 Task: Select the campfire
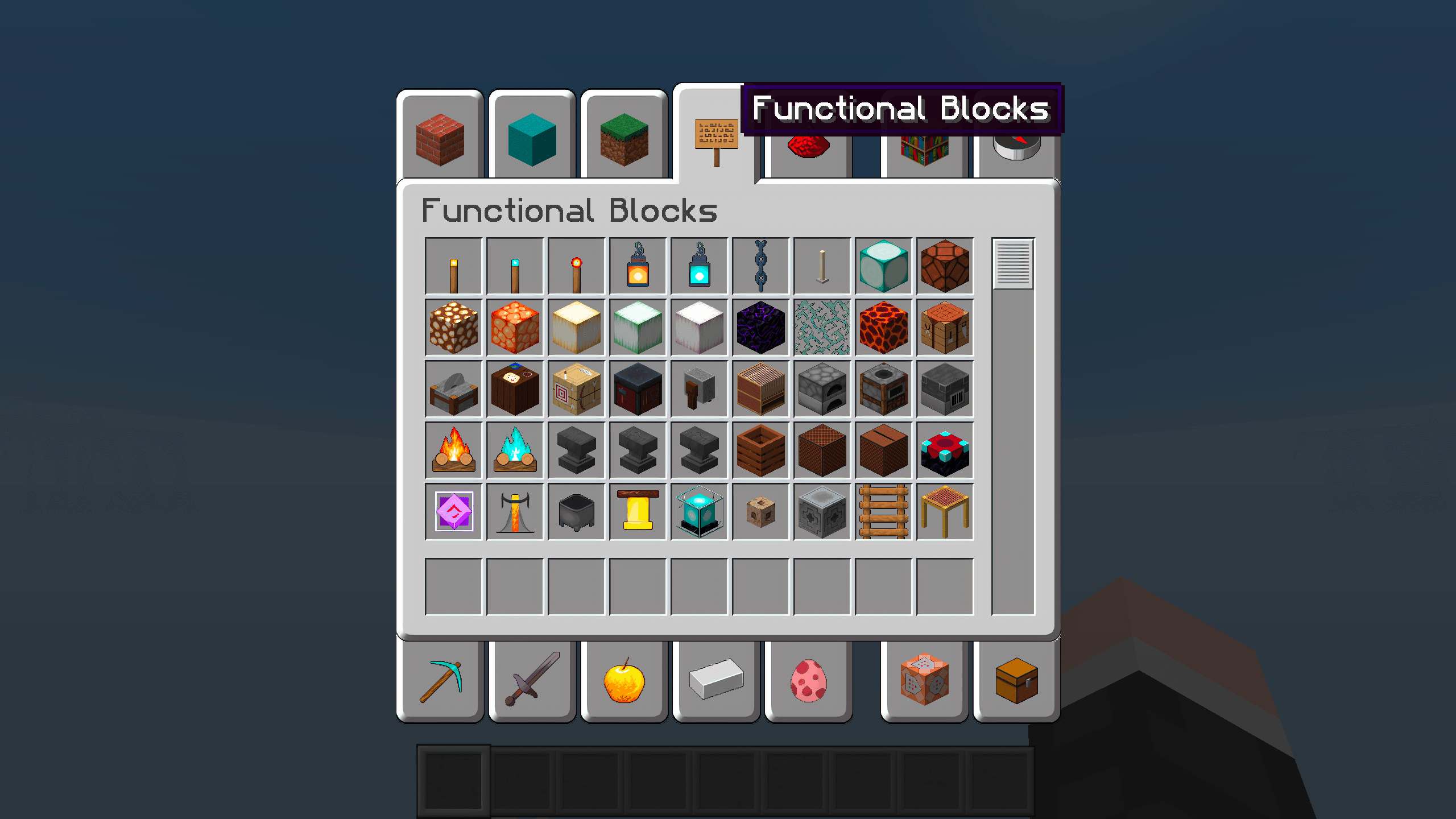(453, 450)
